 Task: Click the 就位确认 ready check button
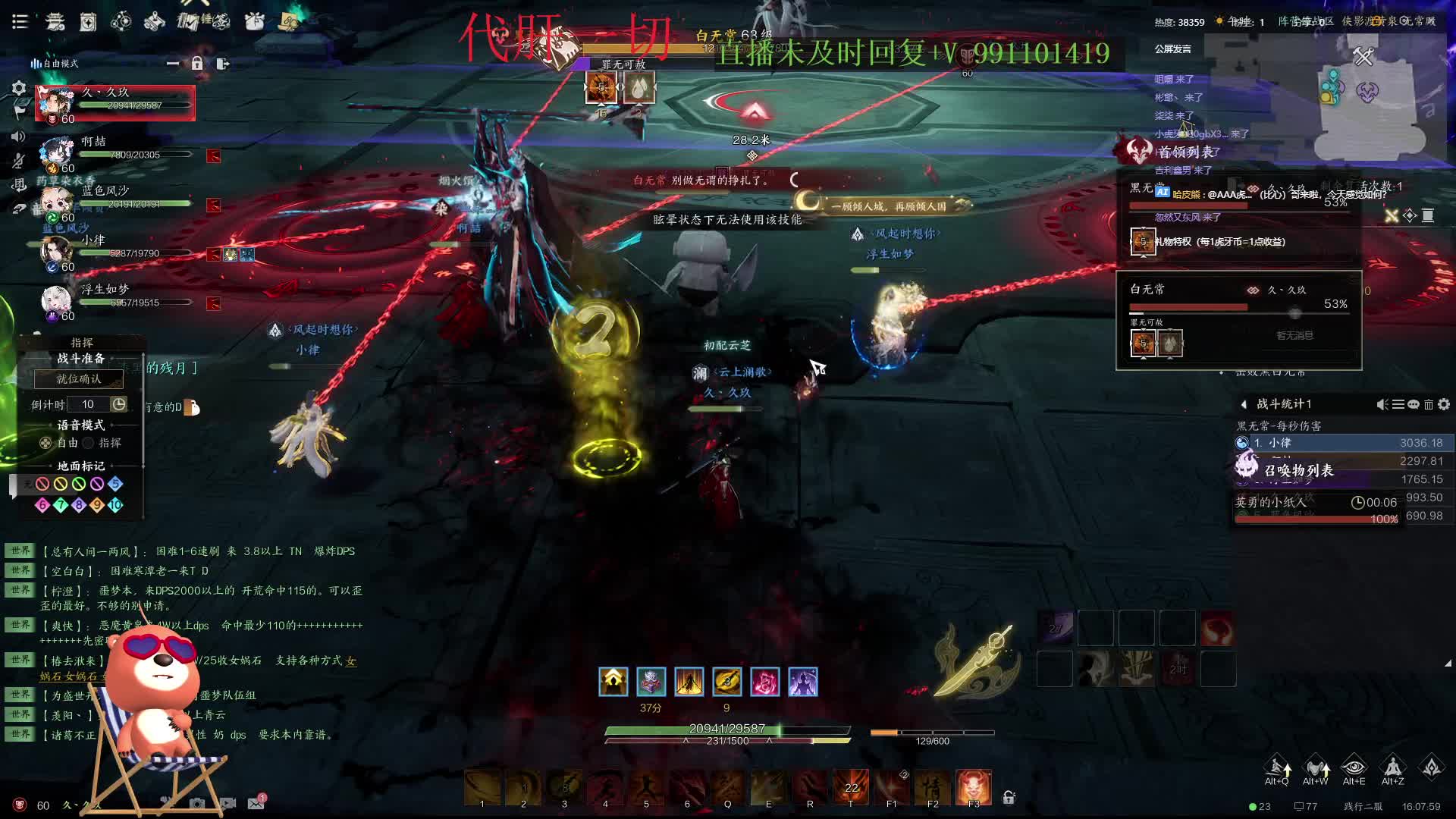coord(78,378)
